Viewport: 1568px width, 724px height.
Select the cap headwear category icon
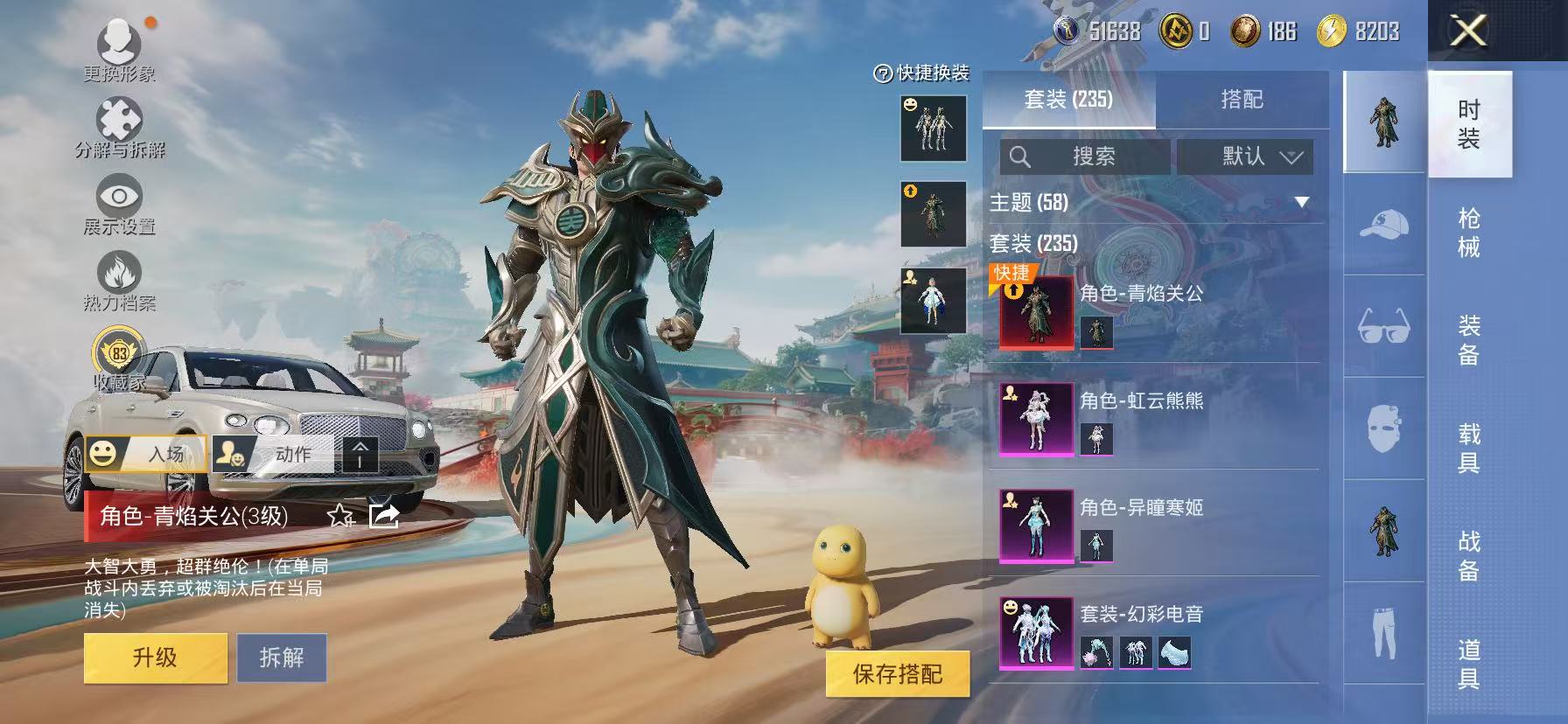click(x=1382, y=224)
